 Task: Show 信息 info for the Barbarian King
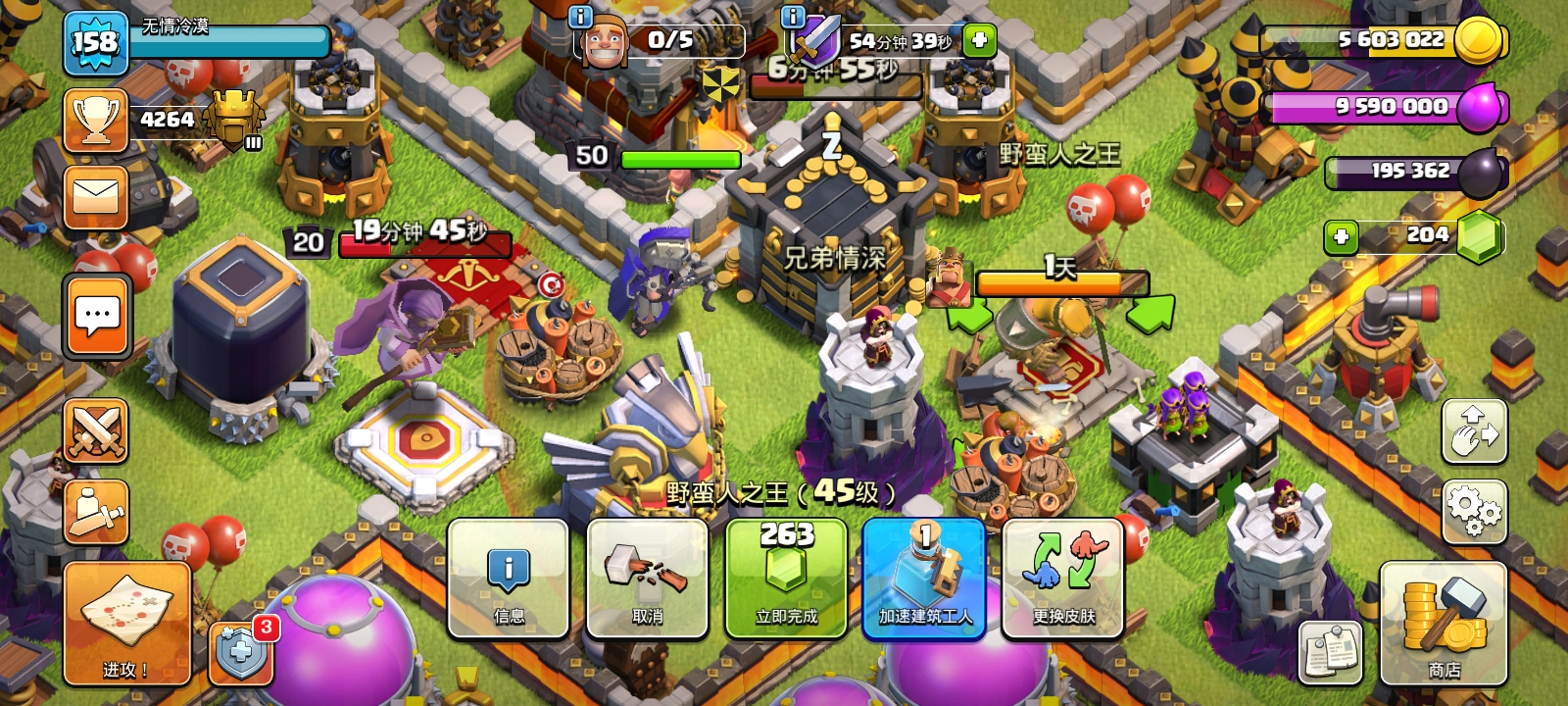(x=508, y=579)
